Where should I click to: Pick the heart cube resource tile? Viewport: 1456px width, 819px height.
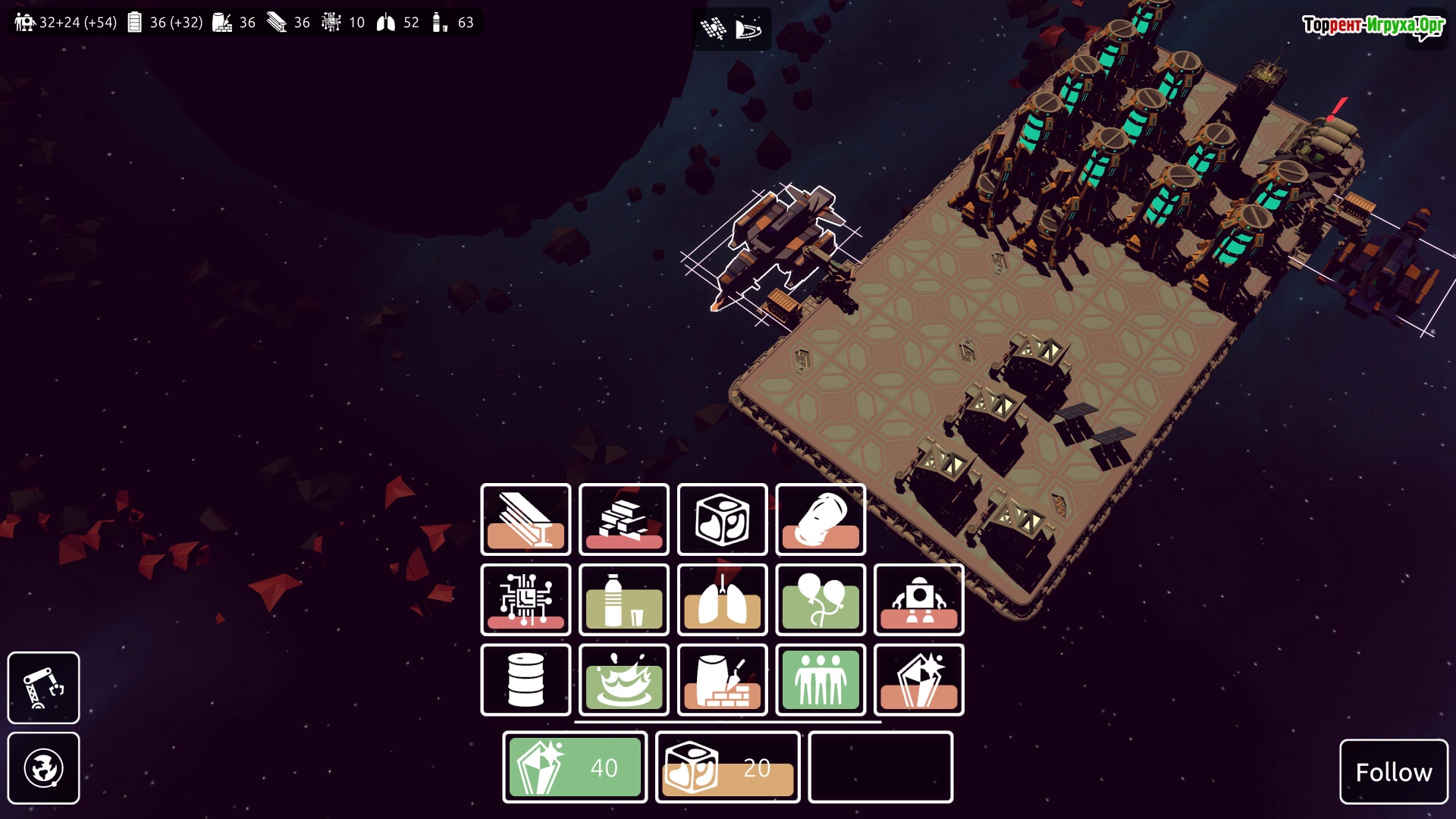722,519
